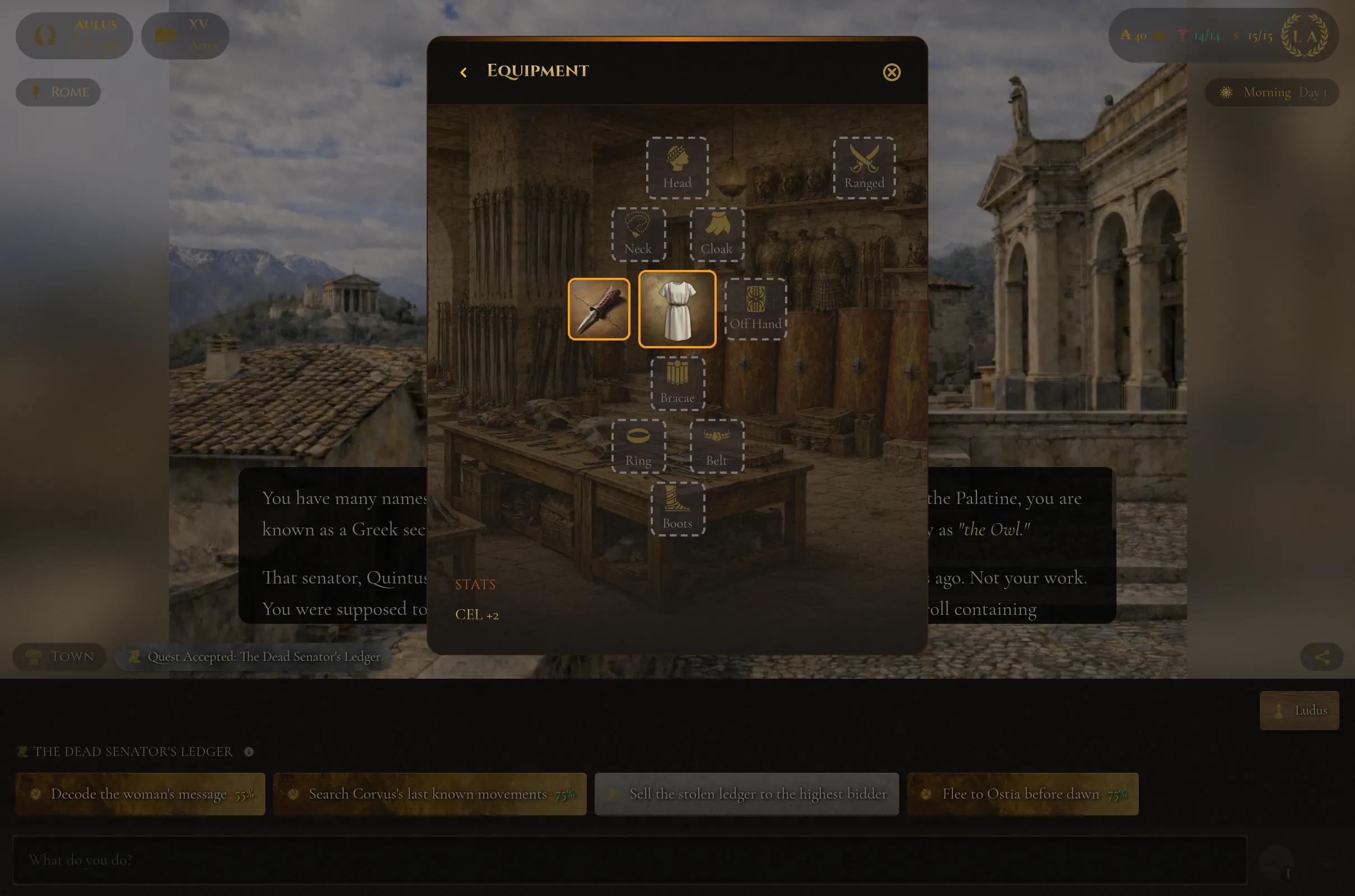Open the Head equipment slot

[x=677, y=167]
